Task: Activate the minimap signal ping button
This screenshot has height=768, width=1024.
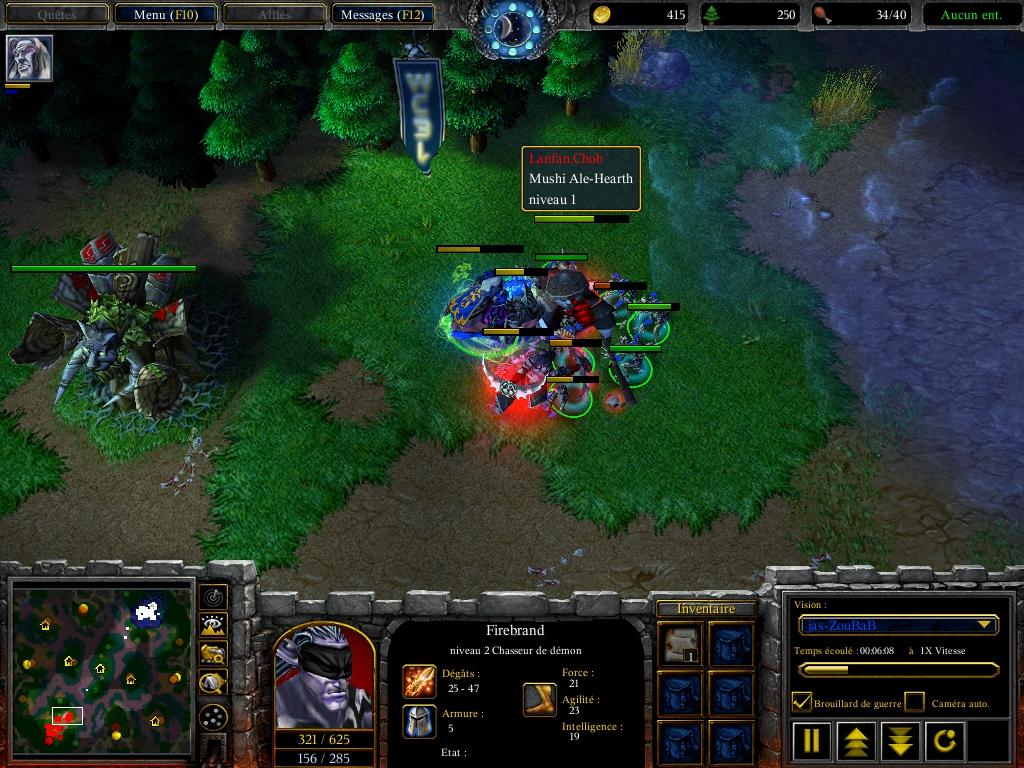Action: (x=213, y=597)
